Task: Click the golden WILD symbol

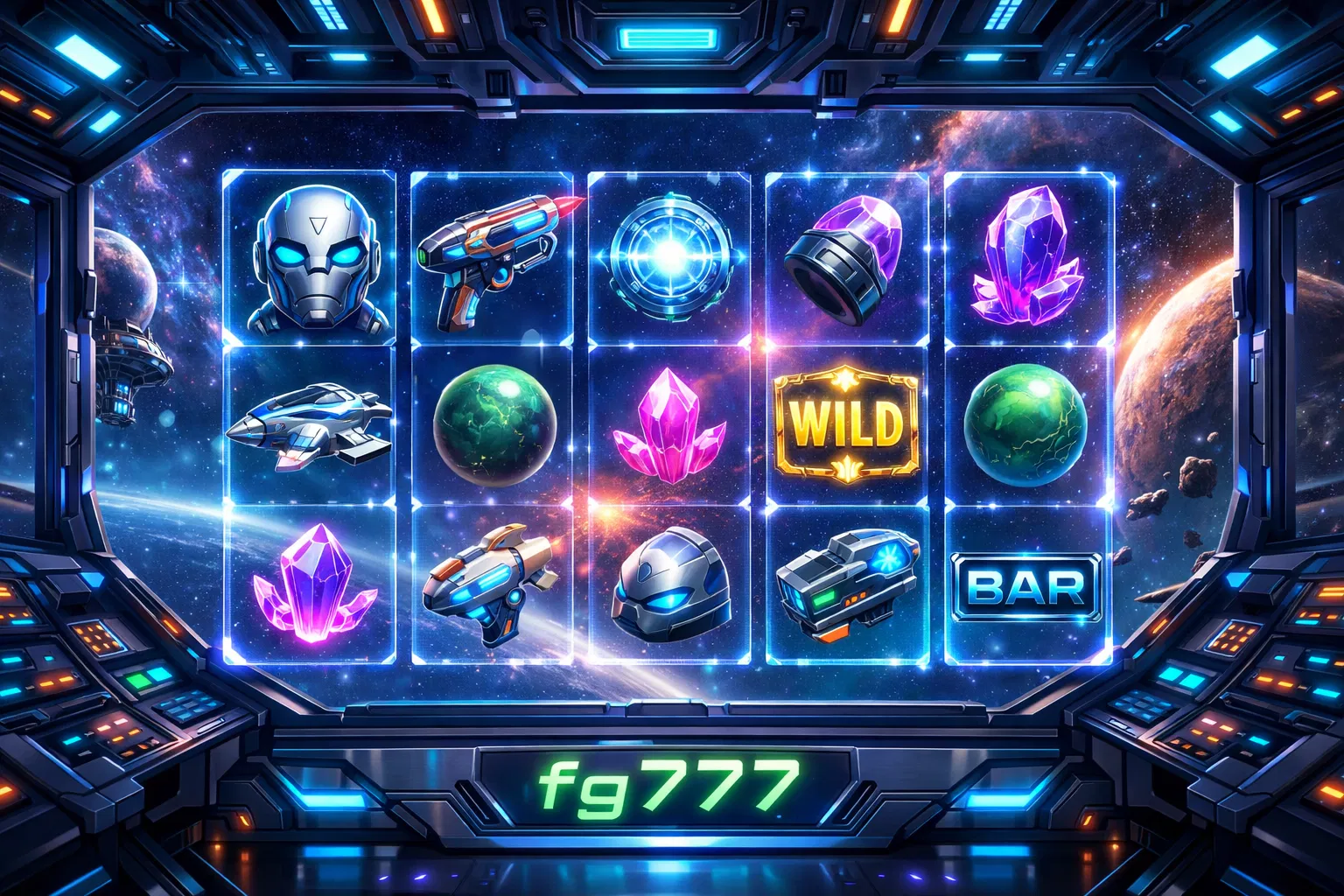Action: click(x=846, y=423)
